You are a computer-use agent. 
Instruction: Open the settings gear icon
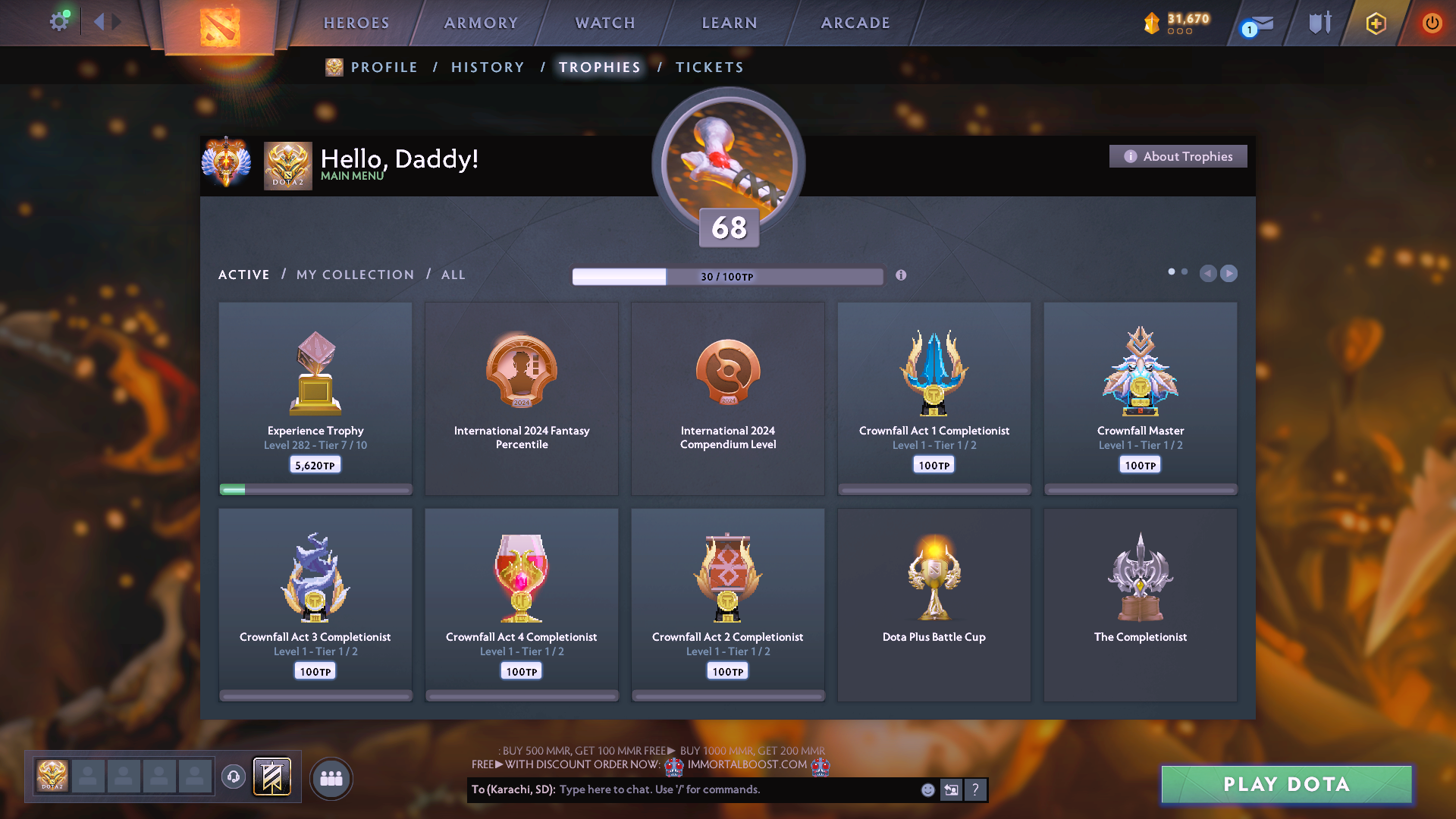tap(59, 21)
